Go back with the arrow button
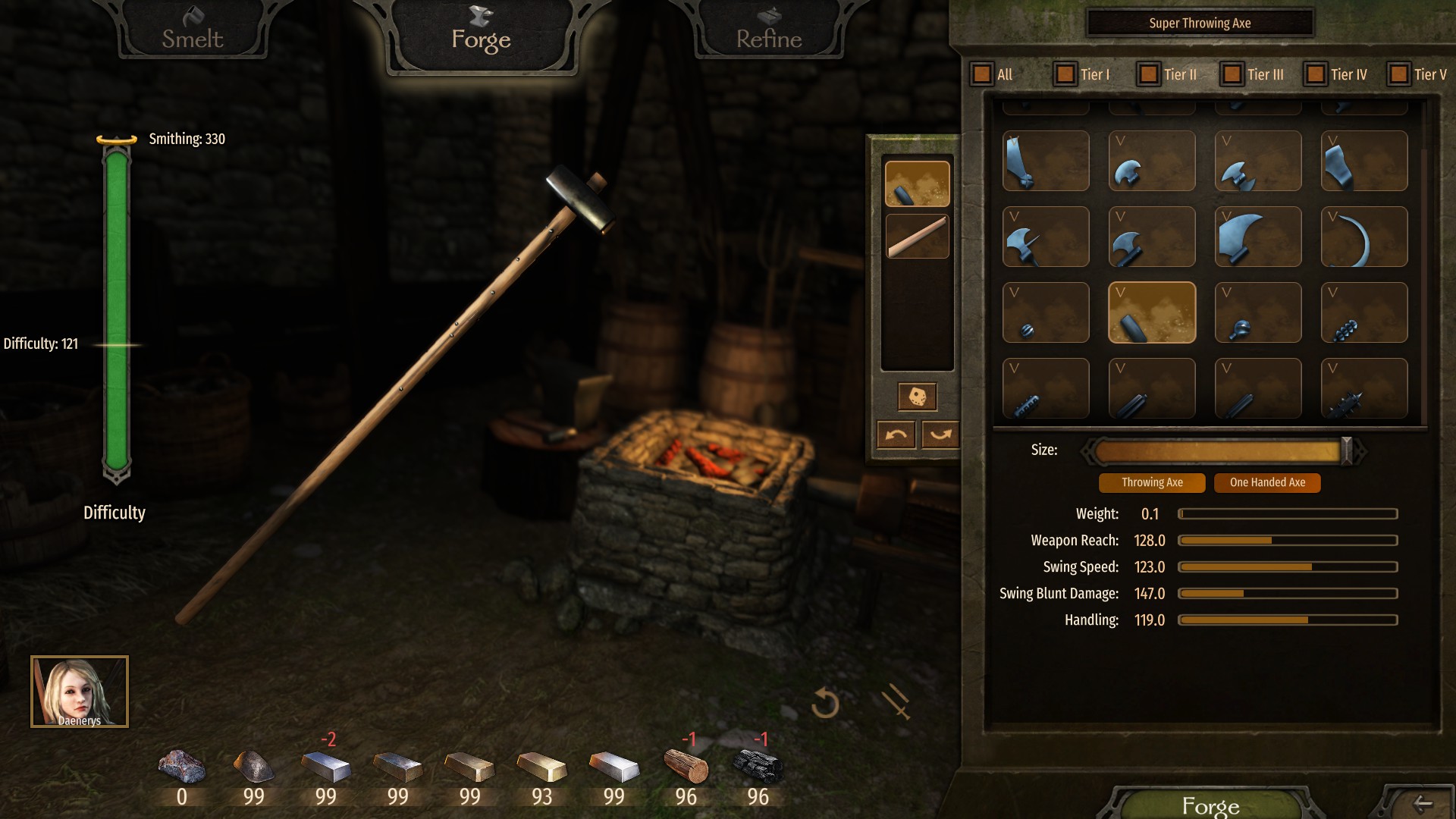Screen dimensions: 1456x819 pyautogui.click(x=1423, y=804)
